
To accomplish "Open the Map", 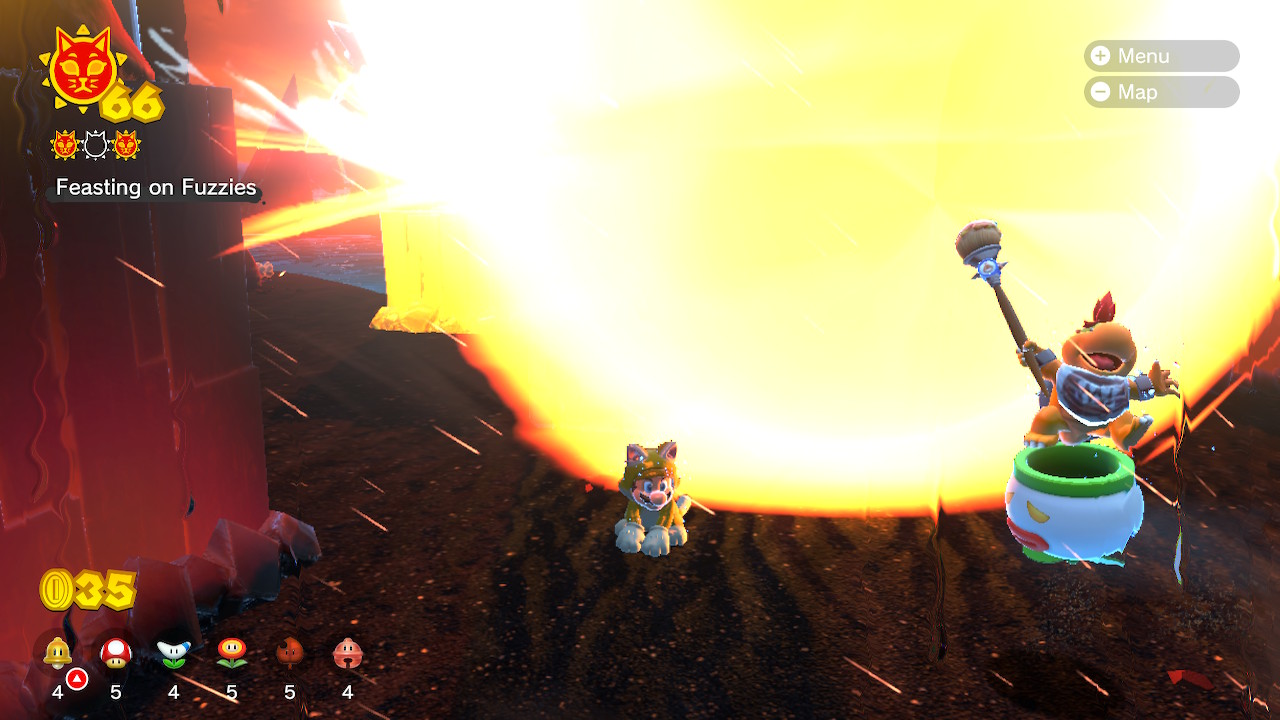I will click(1160, 92).
